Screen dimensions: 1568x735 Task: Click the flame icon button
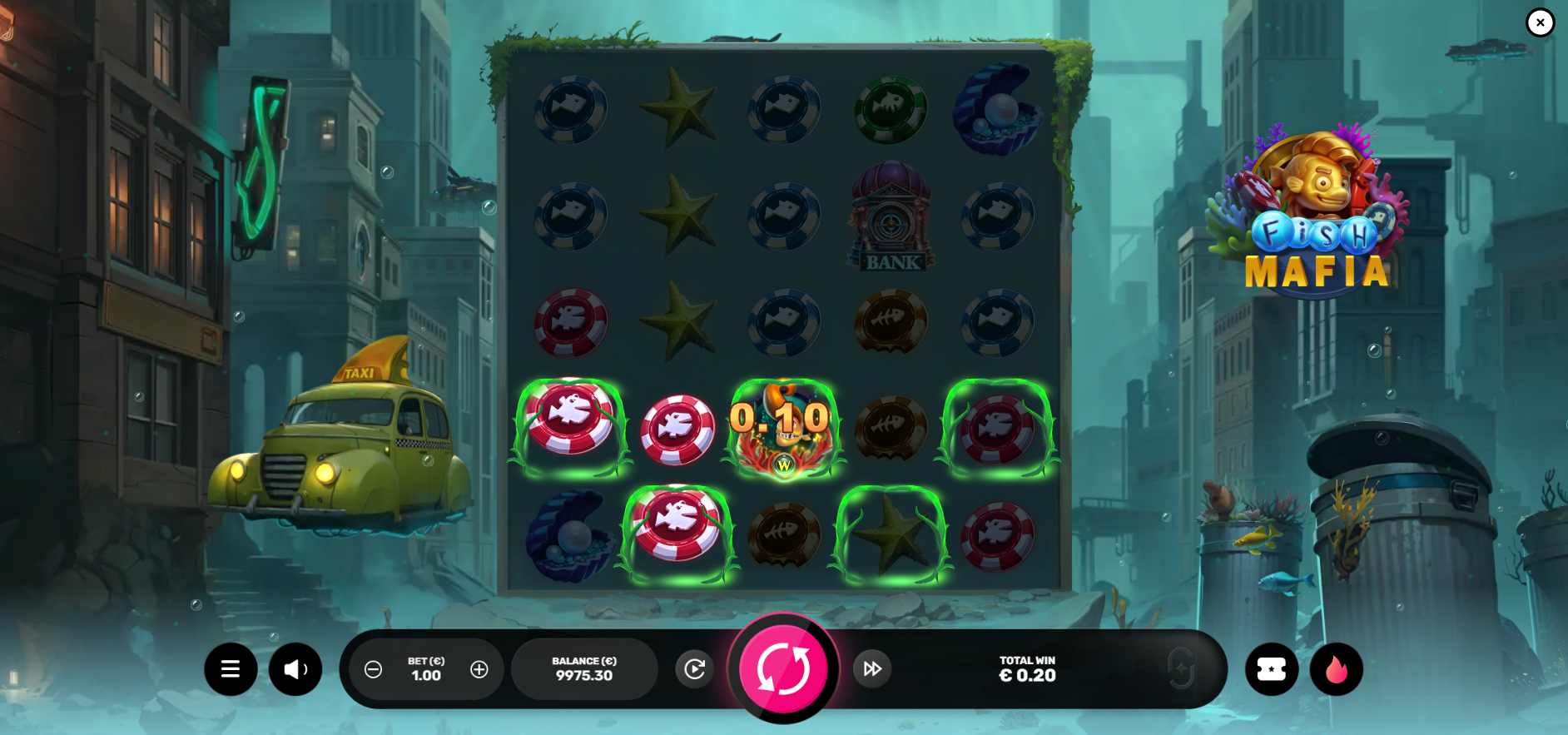[1337, 669]
